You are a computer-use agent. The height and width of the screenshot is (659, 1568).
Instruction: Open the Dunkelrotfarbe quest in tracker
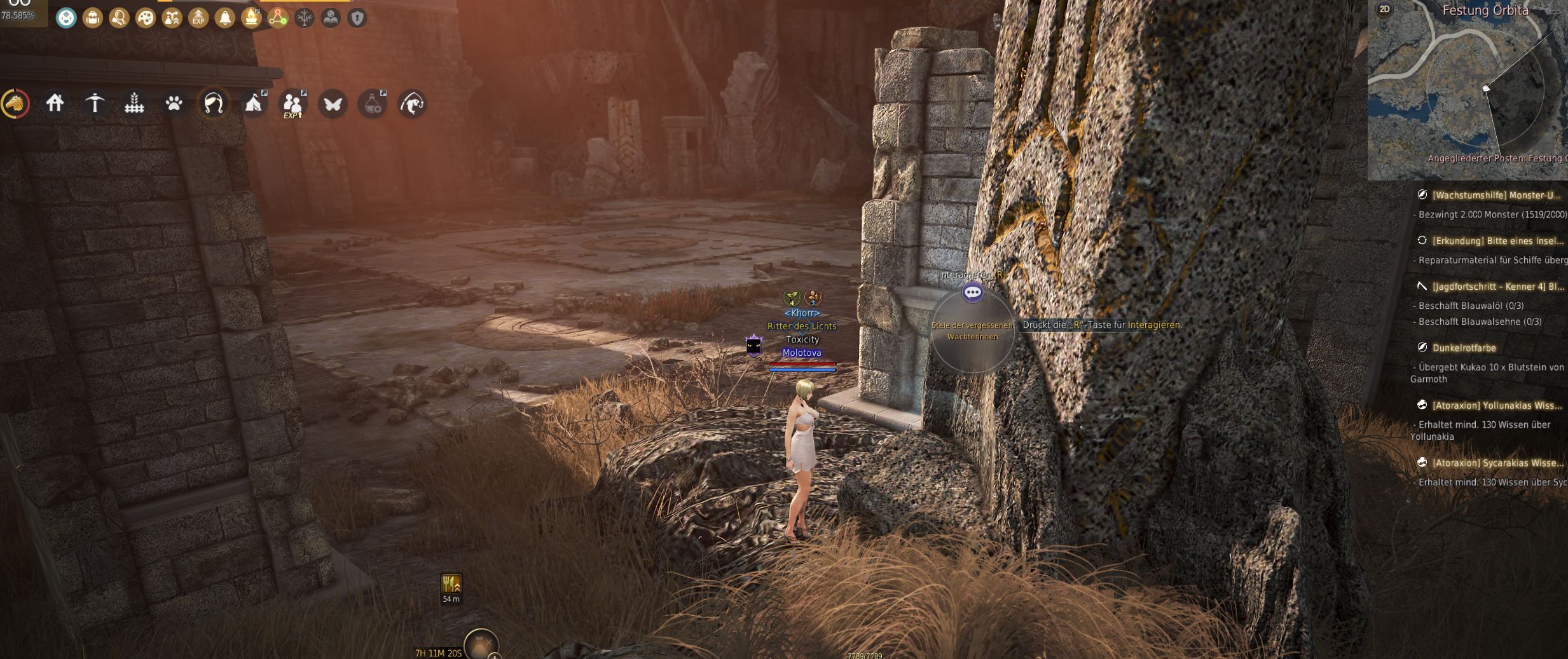[x=1464, y=348]
